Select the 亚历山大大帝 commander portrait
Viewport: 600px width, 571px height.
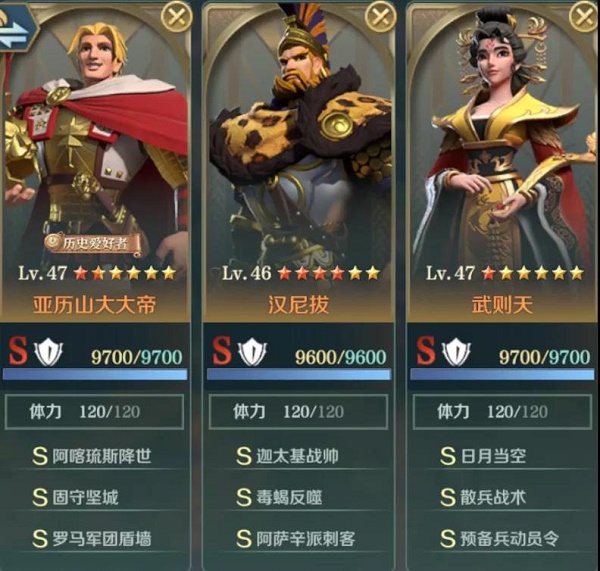[x=95, y=140]
